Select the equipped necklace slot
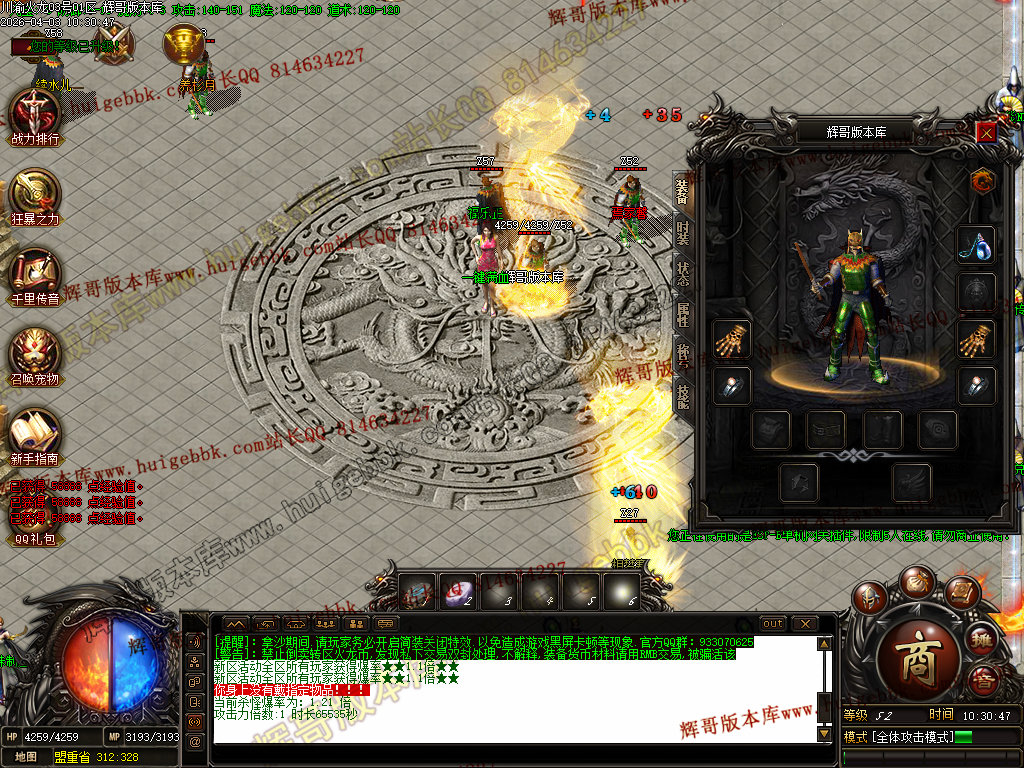Image resolution: width=1024 pixels, height=768 pixels. pos(975,243)
